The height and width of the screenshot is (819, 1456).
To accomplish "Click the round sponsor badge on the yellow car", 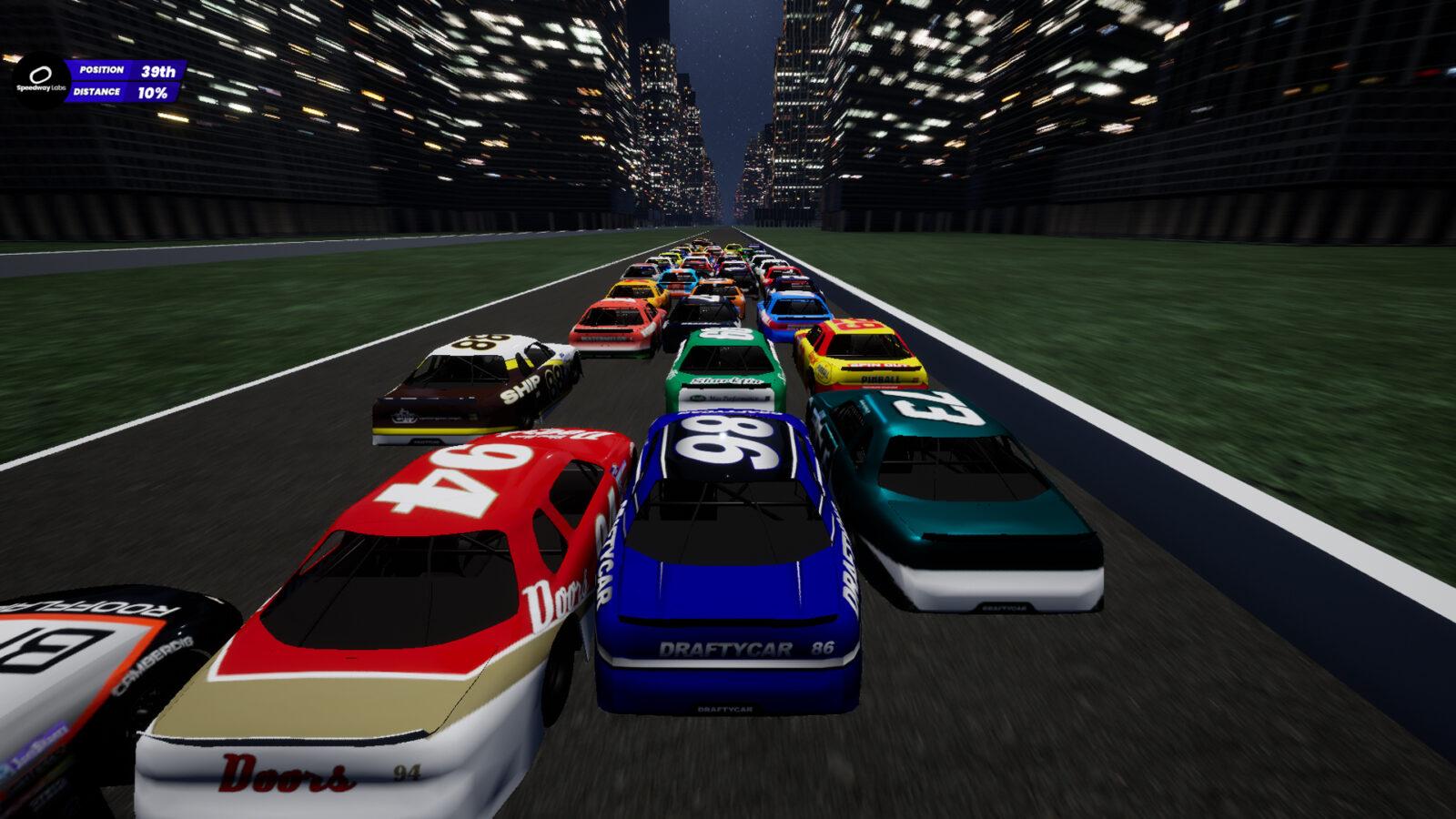I will click(823, 373).
